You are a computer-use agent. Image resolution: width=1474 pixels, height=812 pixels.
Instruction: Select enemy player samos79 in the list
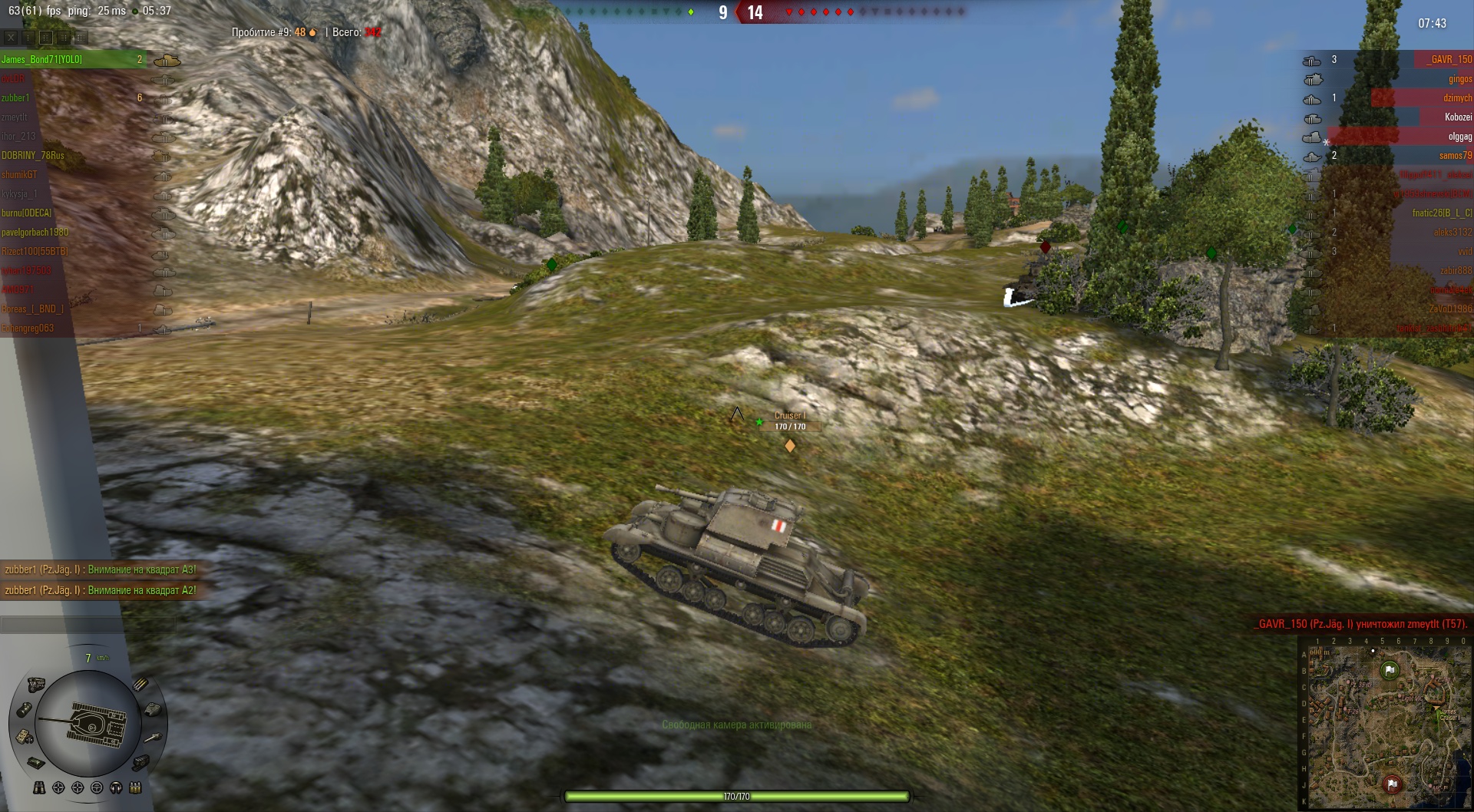pyautogui.click(x=1456, y=155)
